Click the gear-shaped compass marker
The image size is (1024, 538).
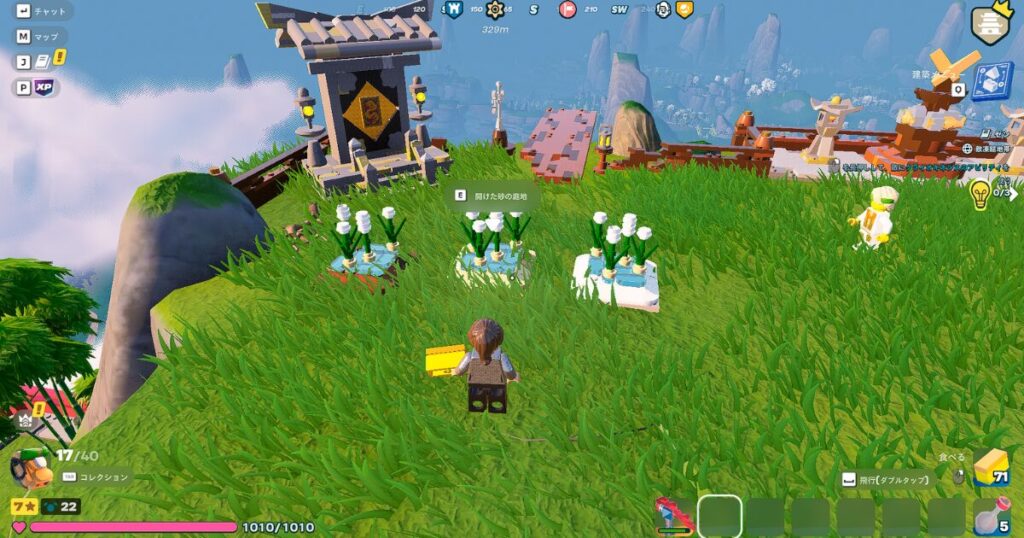pos(494,10)
